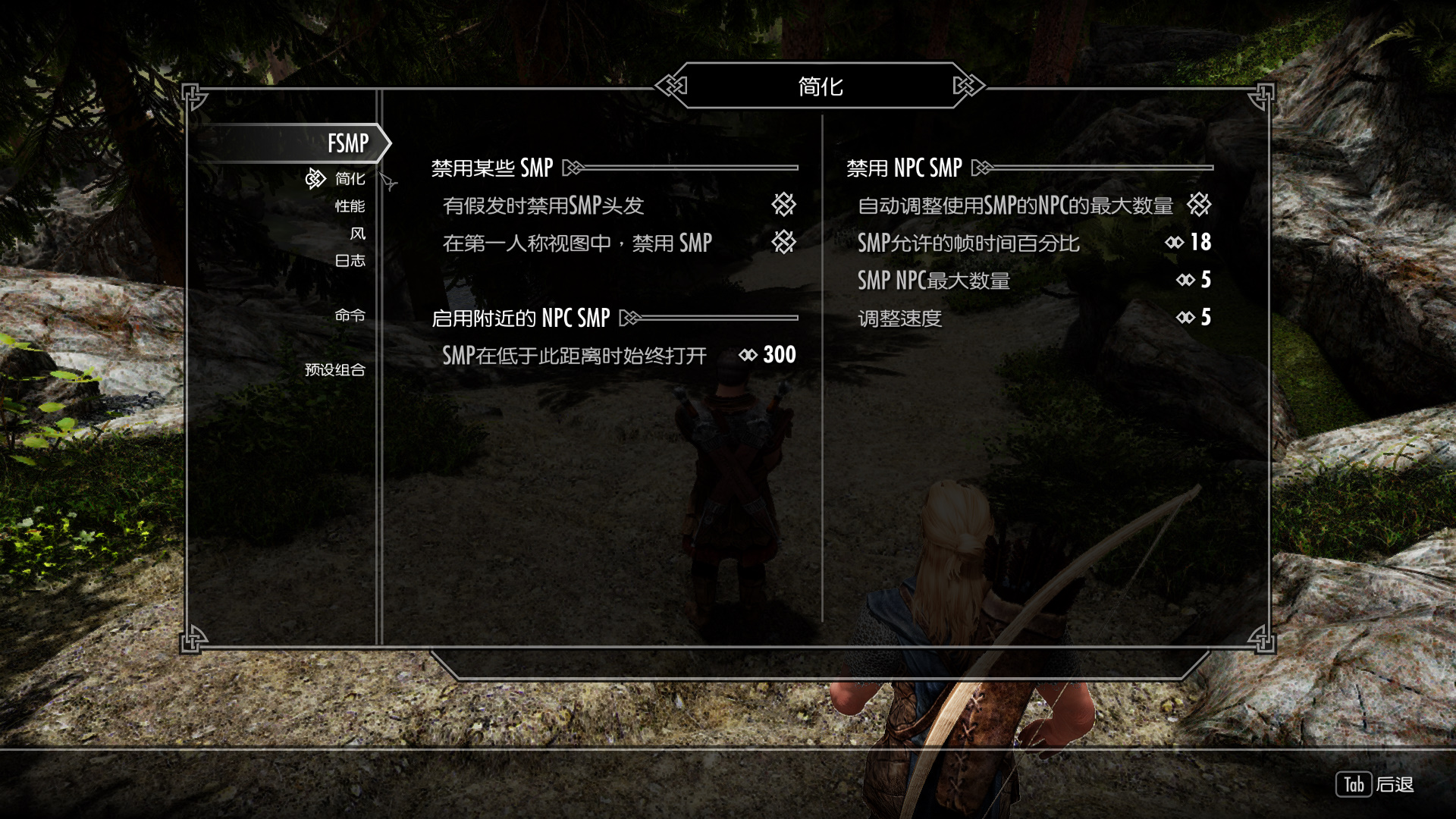
Task: Go to the 命令 page
Action: pyautogui.click(x=350, y=315)
